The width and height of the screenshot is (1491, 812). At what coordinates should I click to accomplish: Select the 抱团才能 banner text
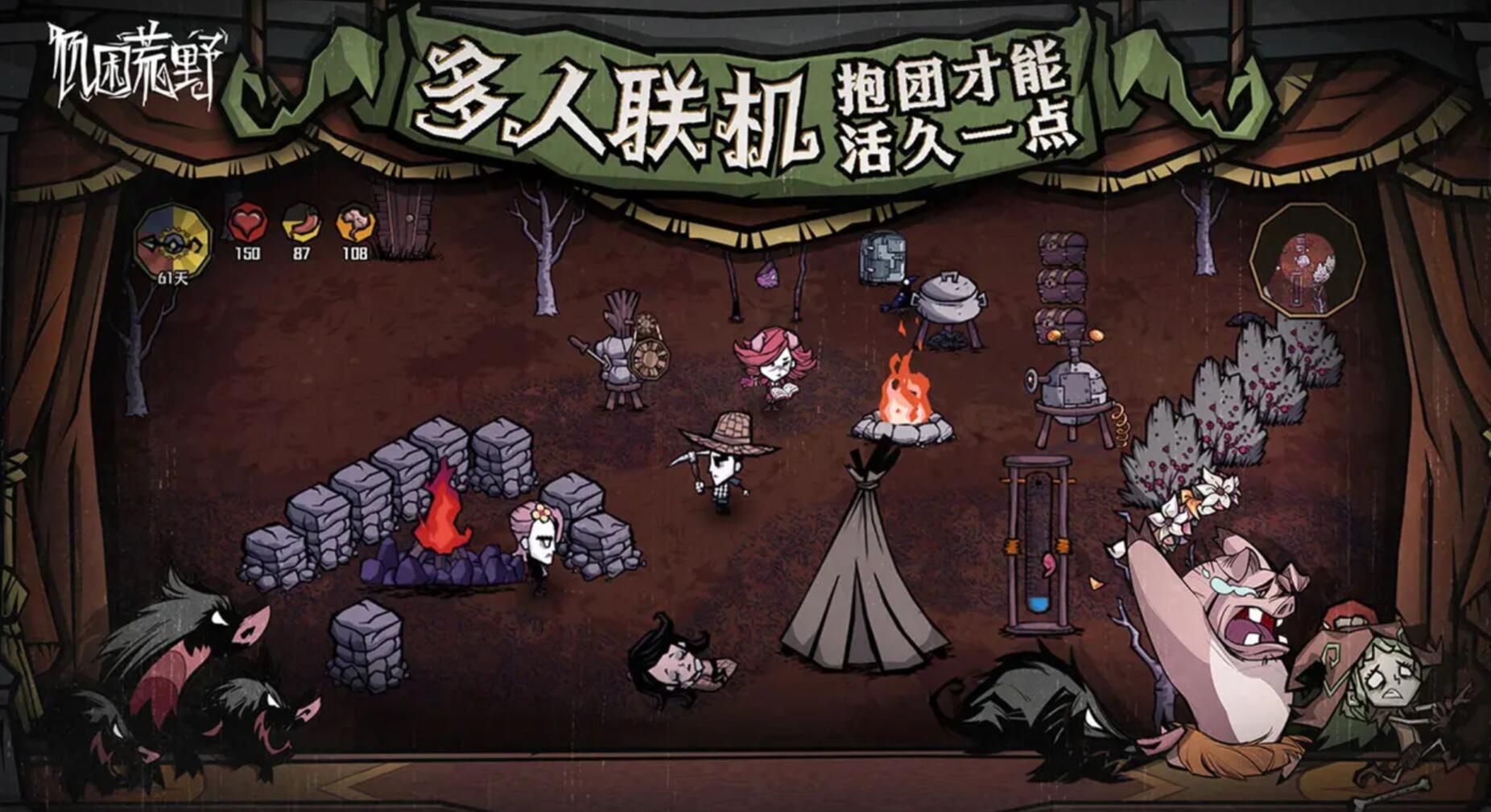(954, 80)
